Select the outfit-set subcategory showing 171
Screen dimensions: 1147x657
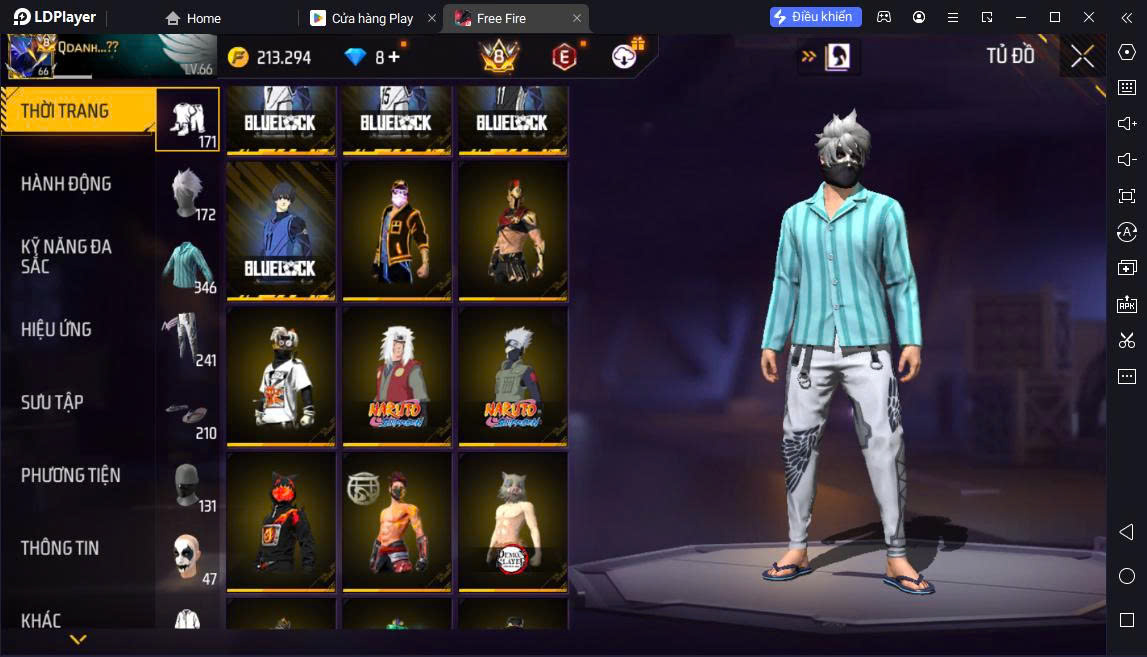coord(188,119)
